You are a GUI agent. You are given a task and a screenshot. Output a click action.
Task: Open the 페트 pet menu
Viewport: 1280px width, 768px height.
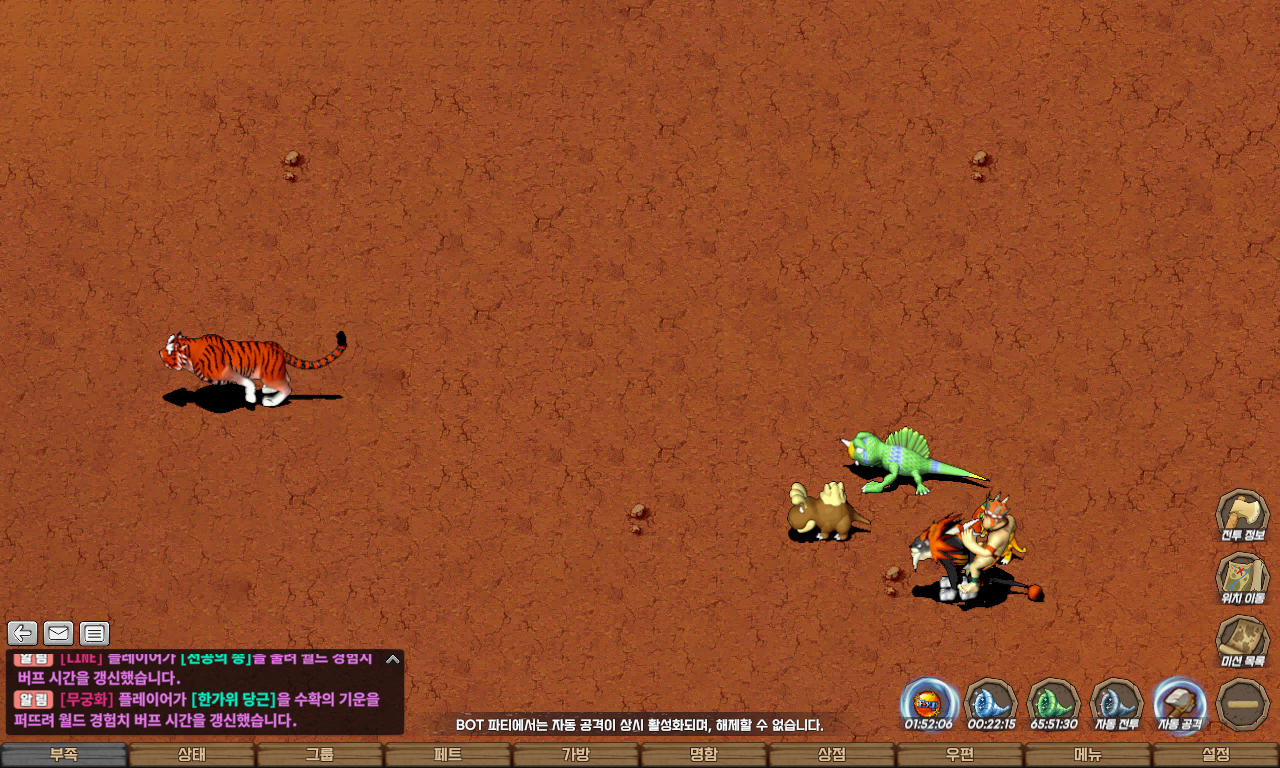pos(448,755)
